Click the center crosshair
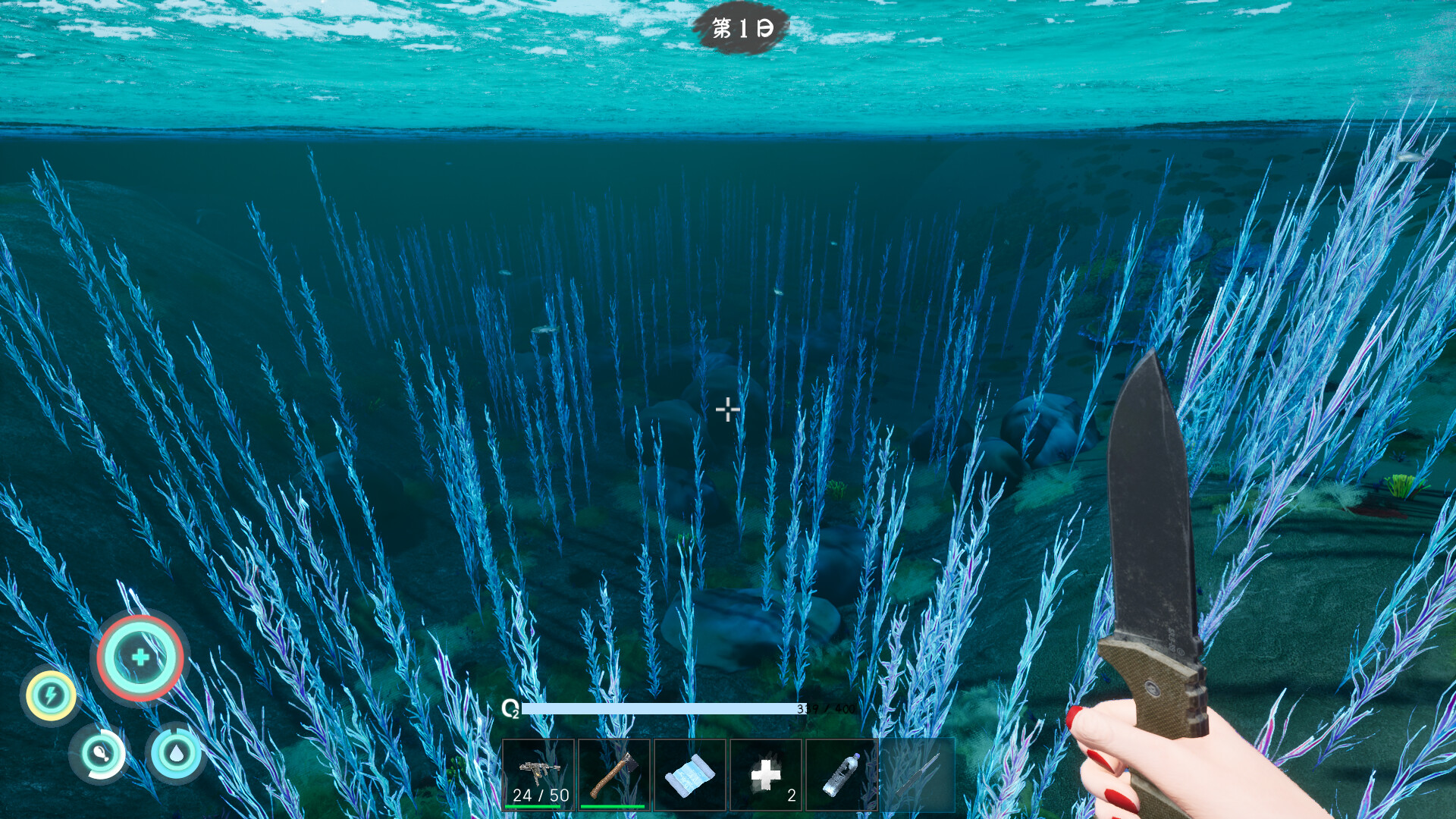This screenshot has height=819, width=1456. (x=728, y=409)
